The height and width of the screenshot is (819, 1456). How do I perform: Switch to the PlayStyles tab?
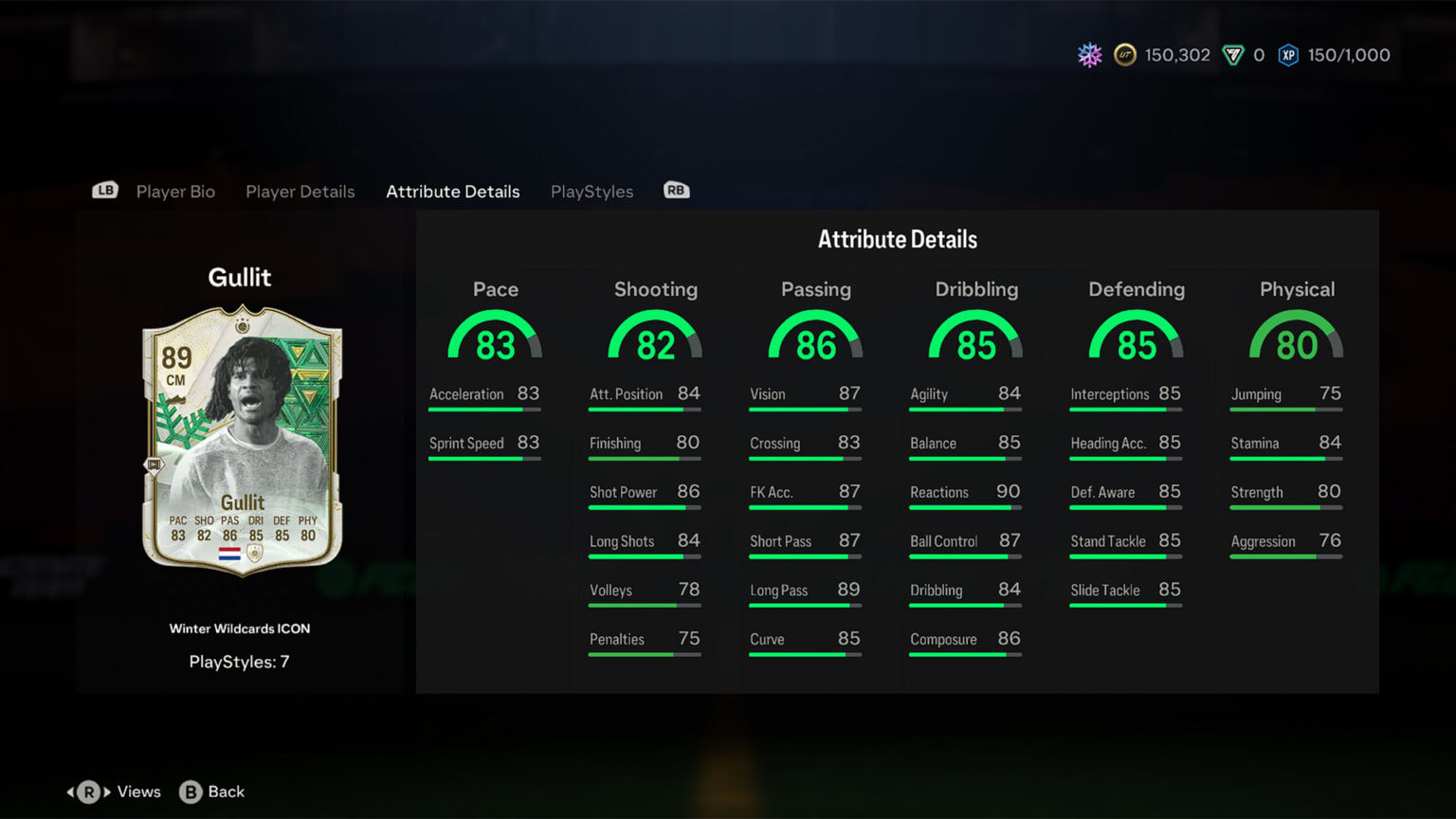pyautogui.click(x=591, y=191)
